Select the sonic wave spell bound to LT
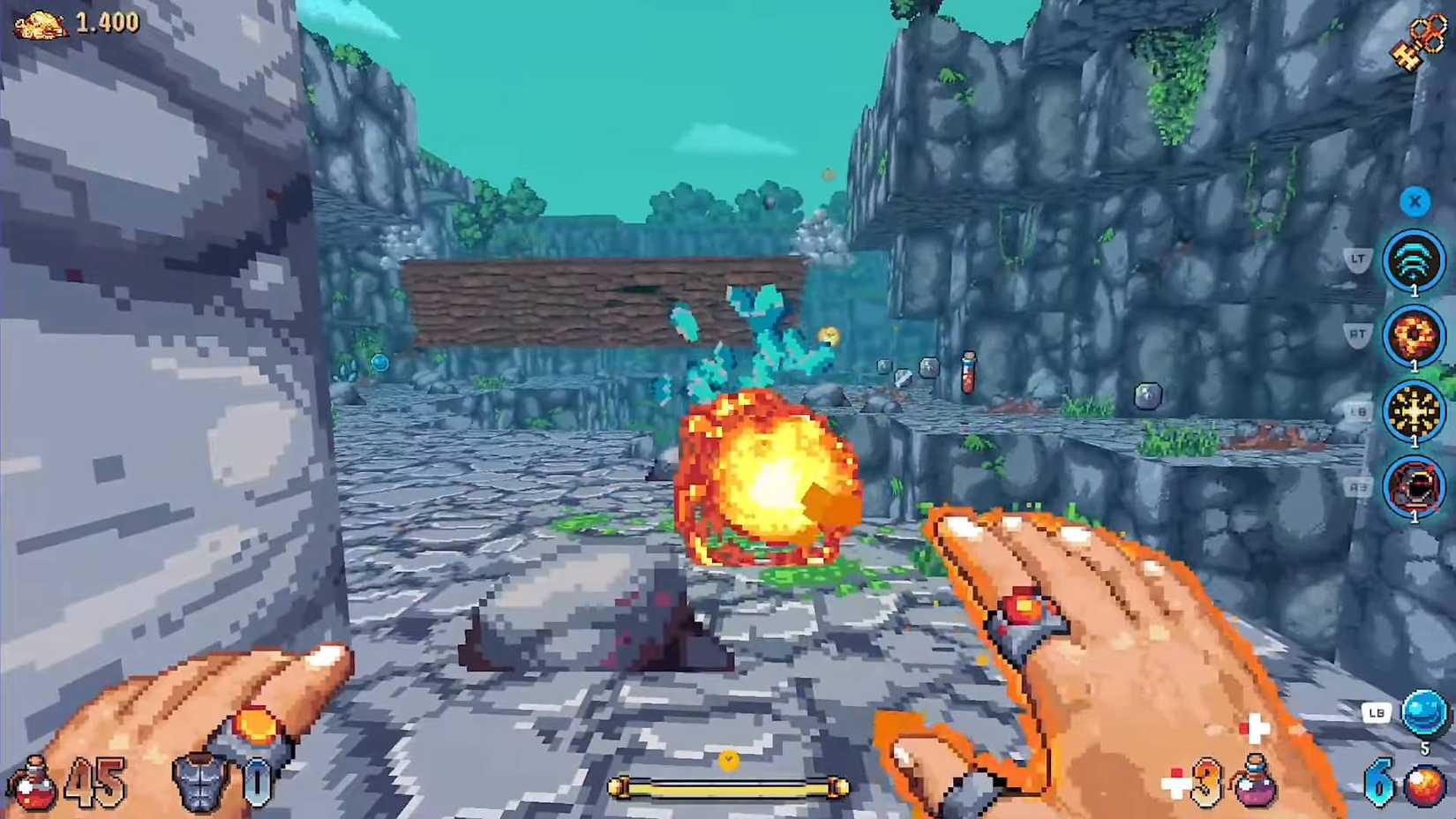 click(x=1415, y=262)
